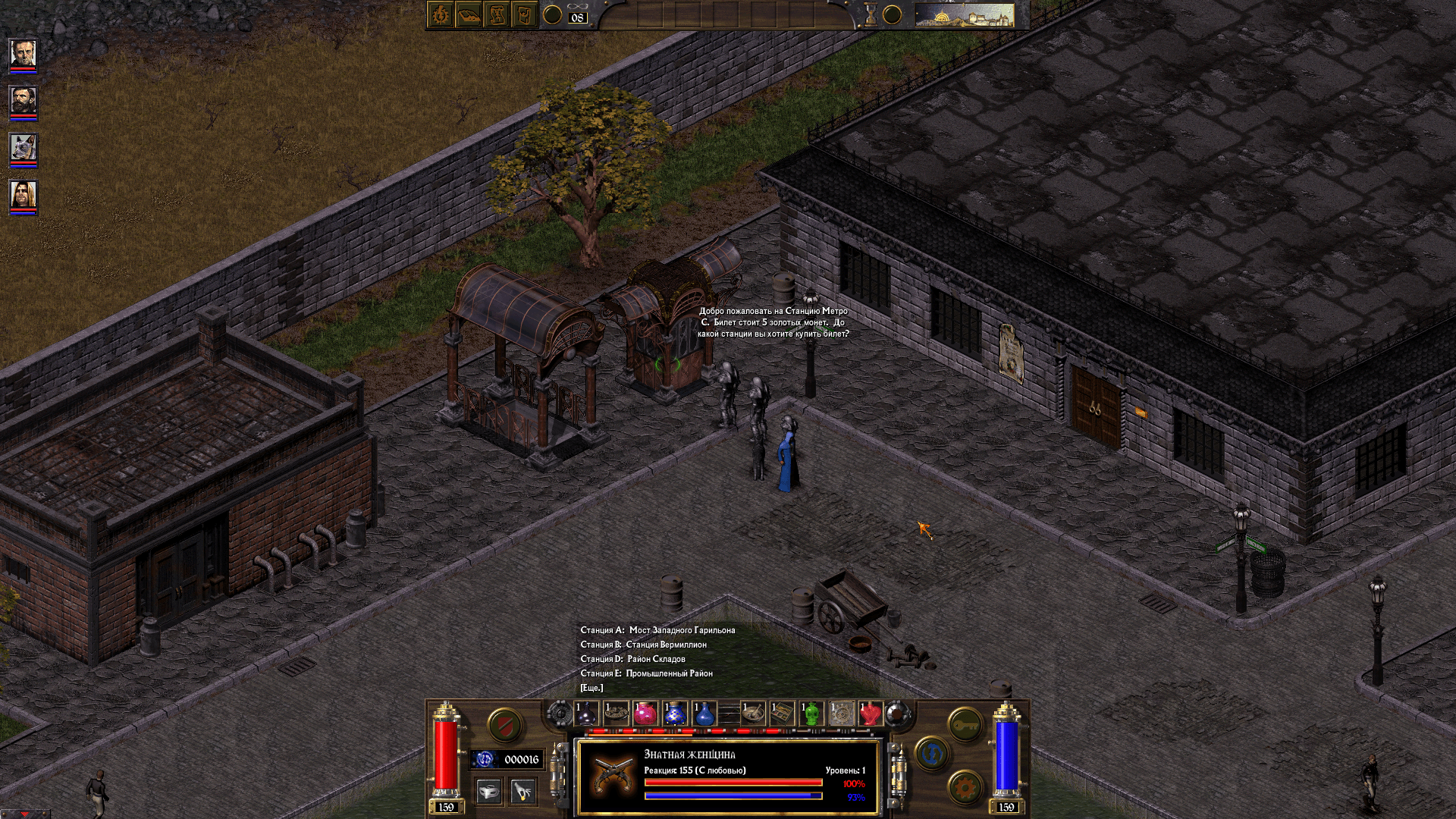Viewport: 1456px width, 819px height.
Task: Open settings with the orange gear icon
Action: [x=965, y=786]
